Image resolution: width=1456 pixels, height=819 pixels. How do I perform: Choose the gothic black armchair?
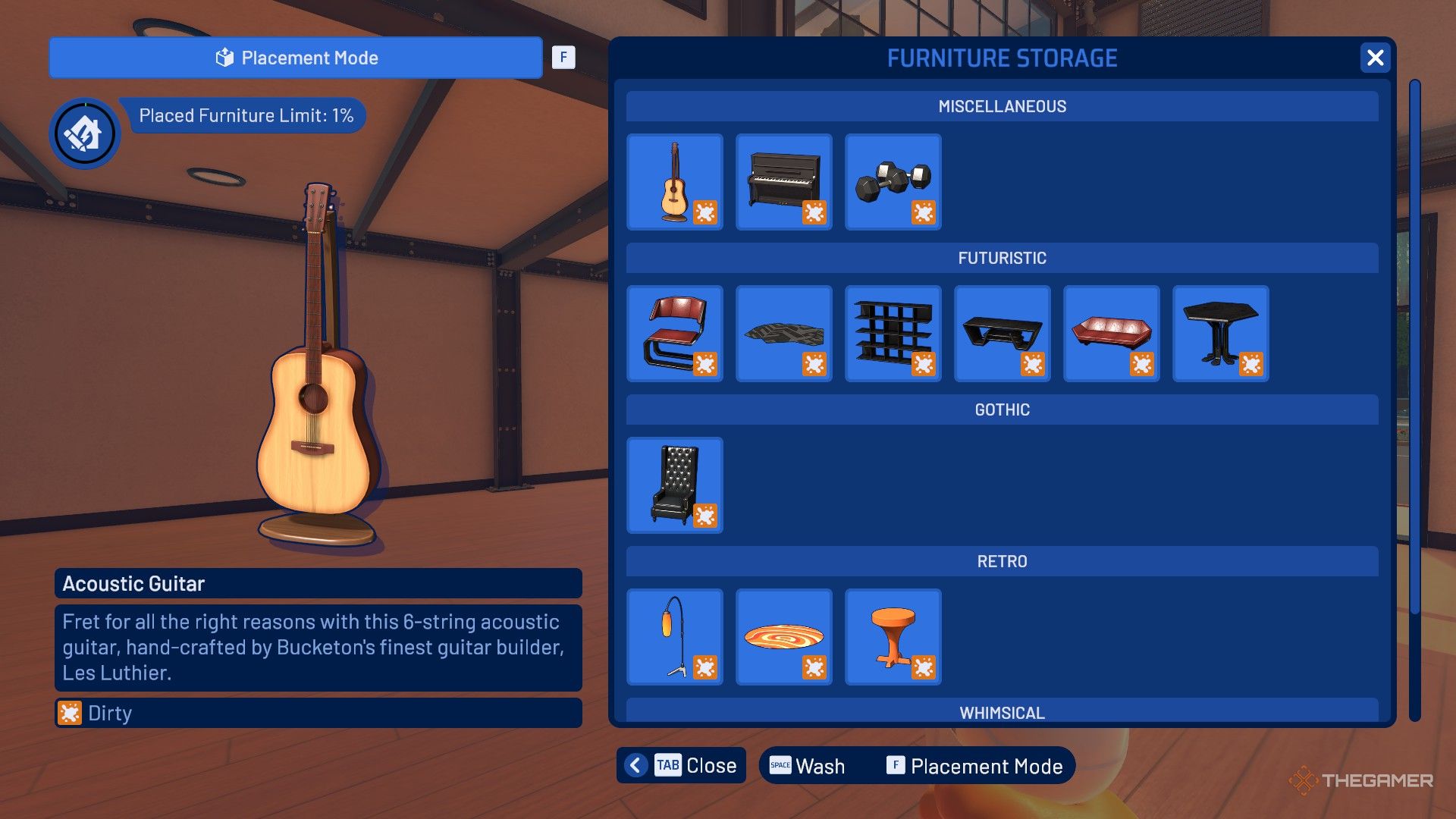(674, 485)
